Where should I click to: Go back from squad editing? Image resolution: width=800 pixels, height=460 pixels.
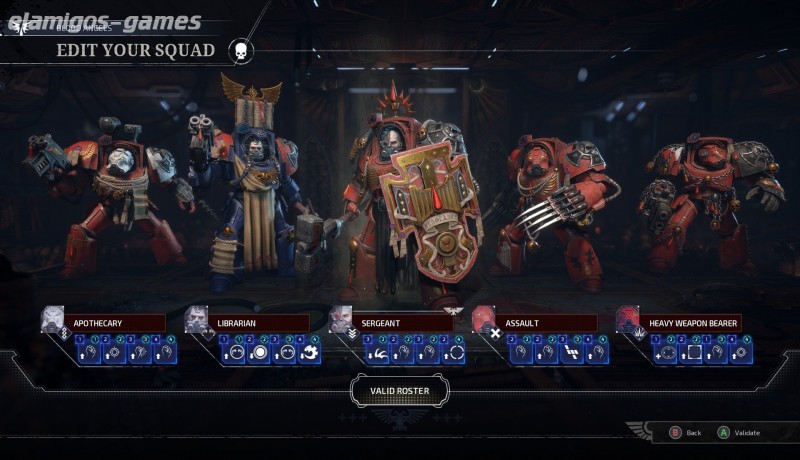683,432
